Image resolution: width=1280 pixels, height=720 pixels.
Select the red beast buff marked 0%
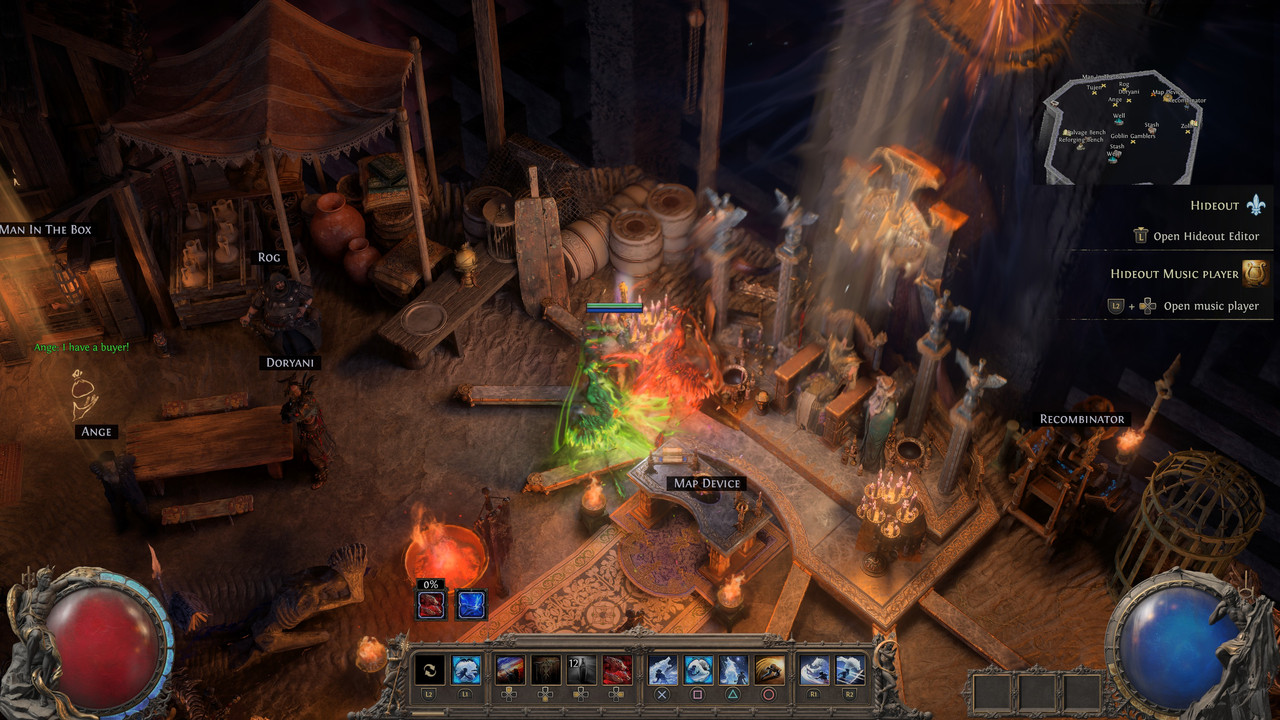[432, 605]
